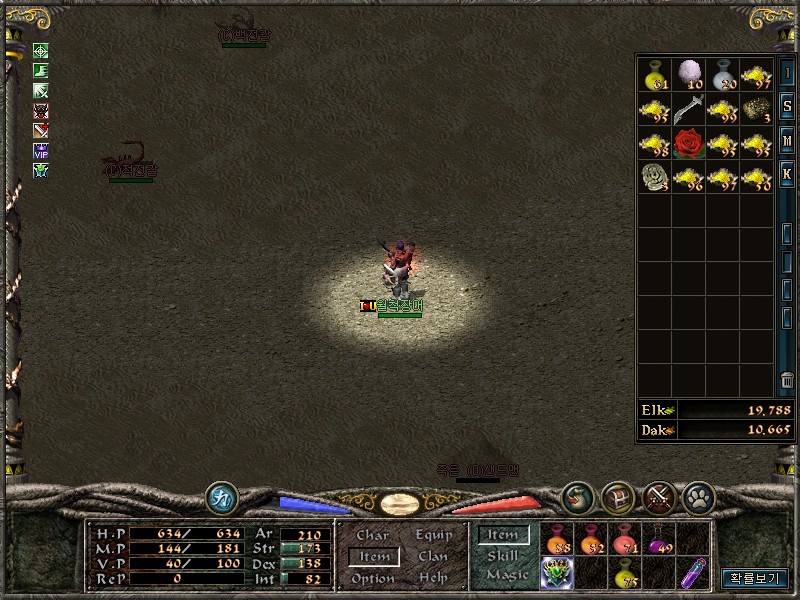Switch to the Magic quick-slot tab
This screenshot has height=600, width=800.
(x=506, y=575)
